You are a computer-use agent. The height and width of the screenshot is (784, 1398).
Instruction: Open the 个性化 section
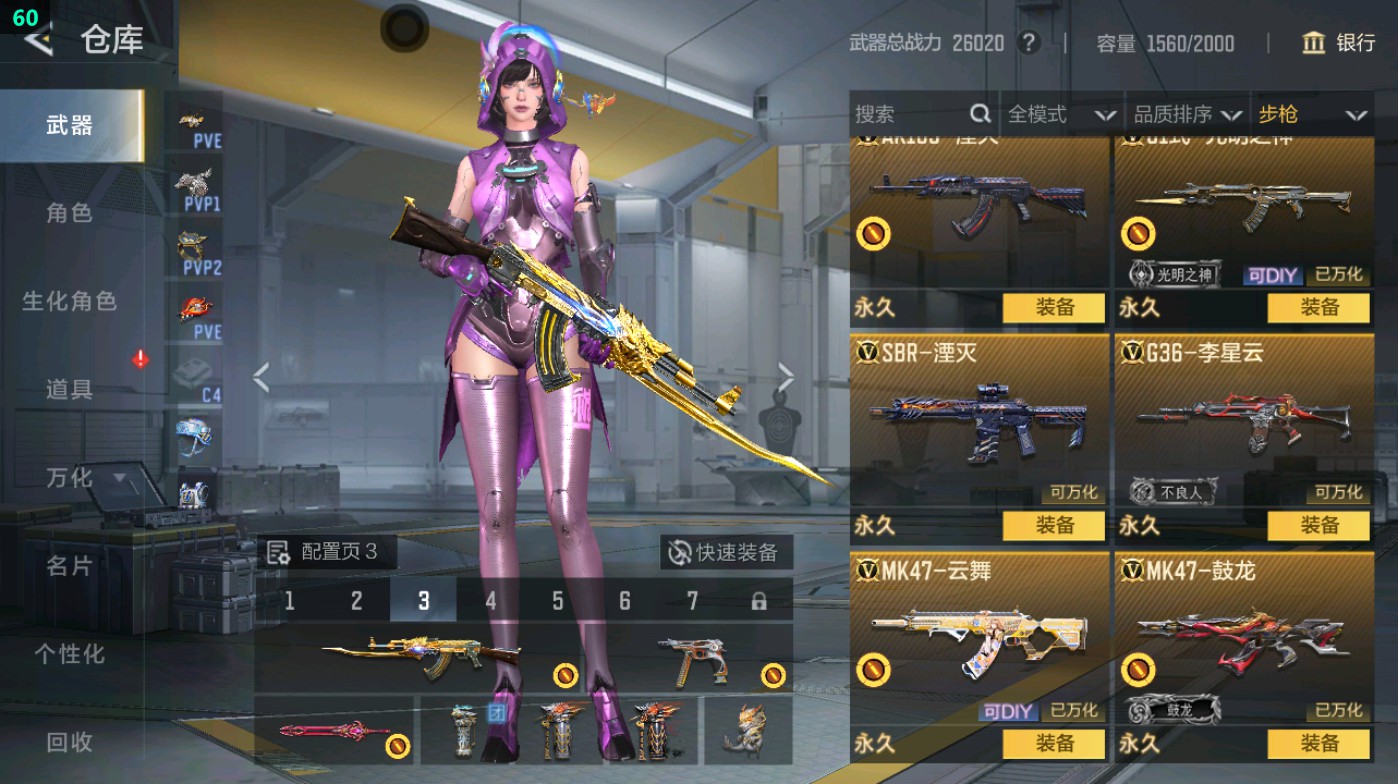[70, 654]
